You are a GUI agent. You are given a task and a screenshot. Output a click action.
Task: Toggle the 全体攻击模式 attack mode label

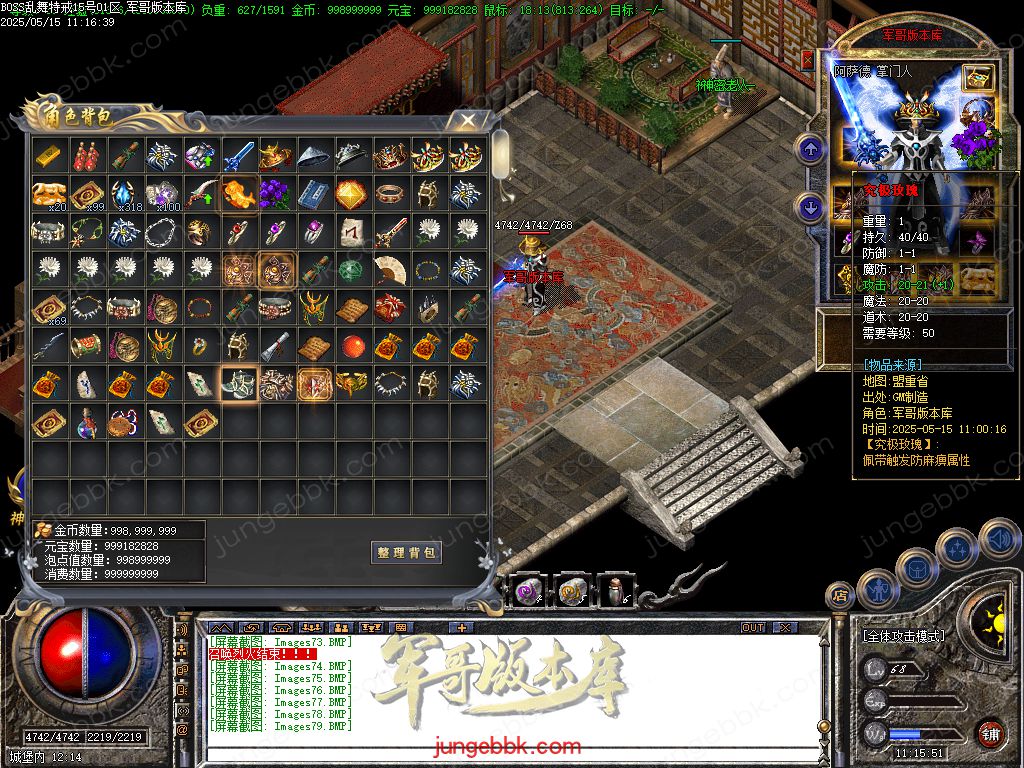tap(903, 636)
